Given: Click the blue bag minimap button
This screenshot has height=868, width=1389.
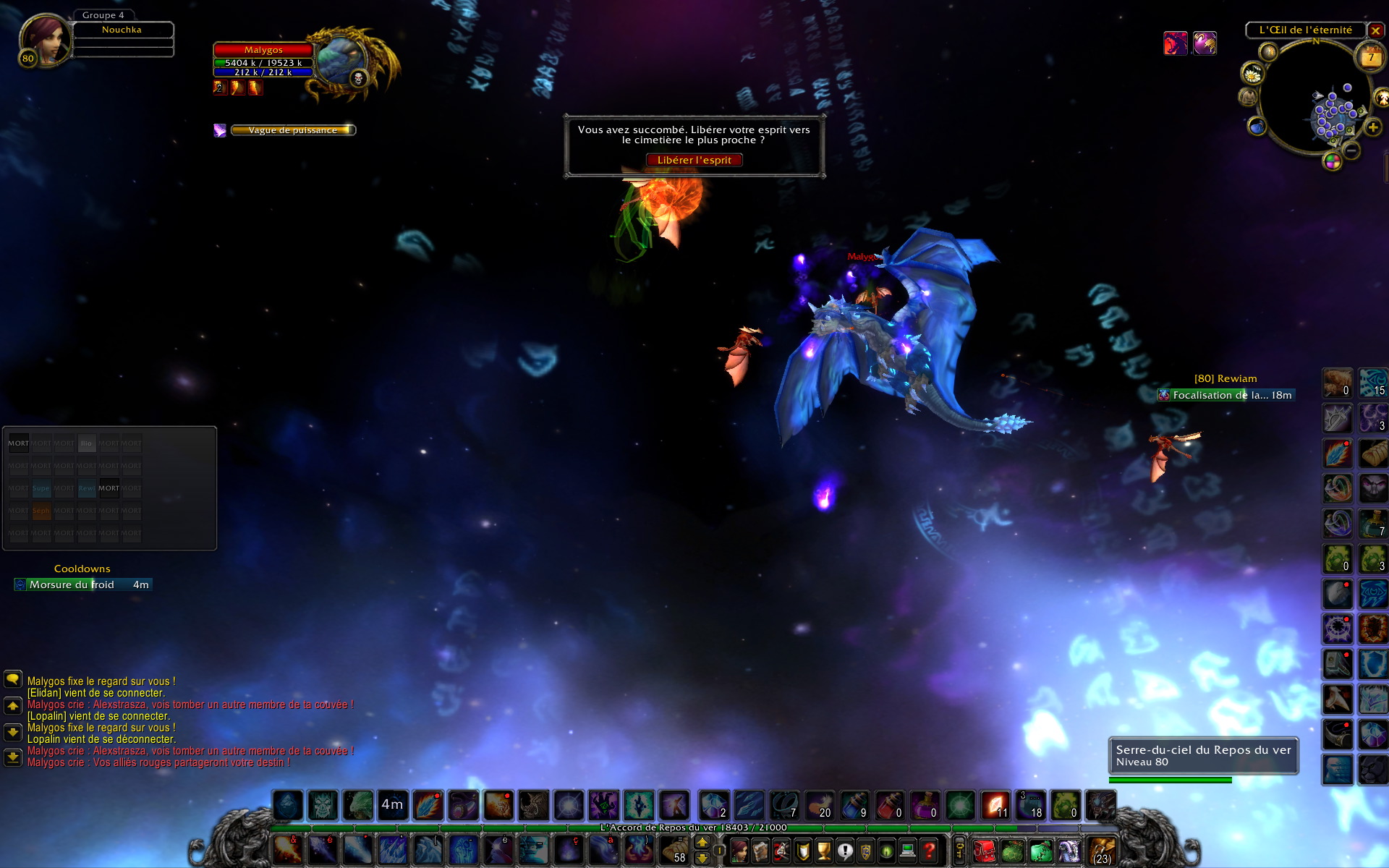Looking at the screenshot, I should pos(1257,127).
